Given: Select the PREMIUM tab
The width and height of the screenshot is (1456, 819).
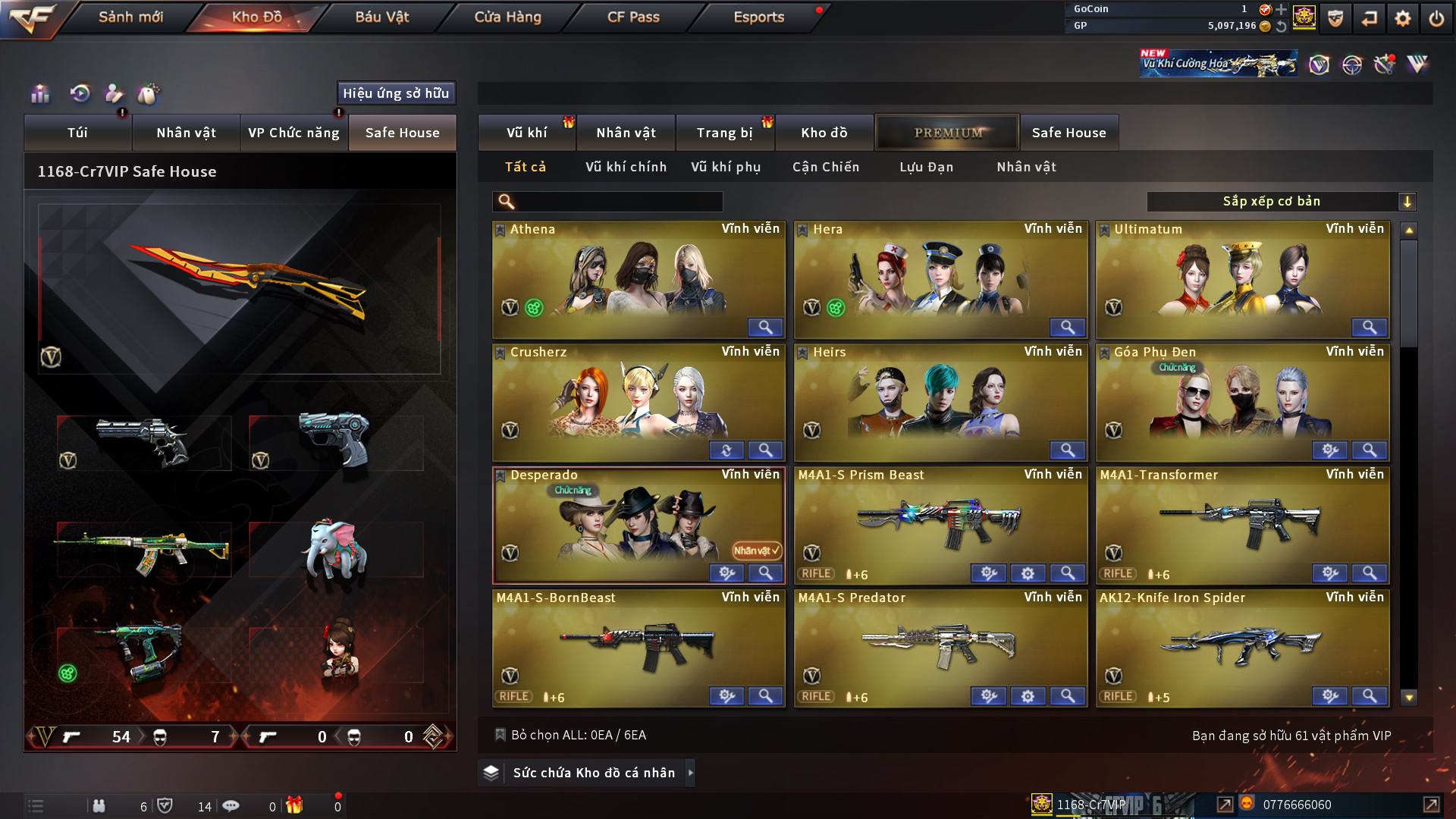Looking at the screenshot, I should (948, 133).
